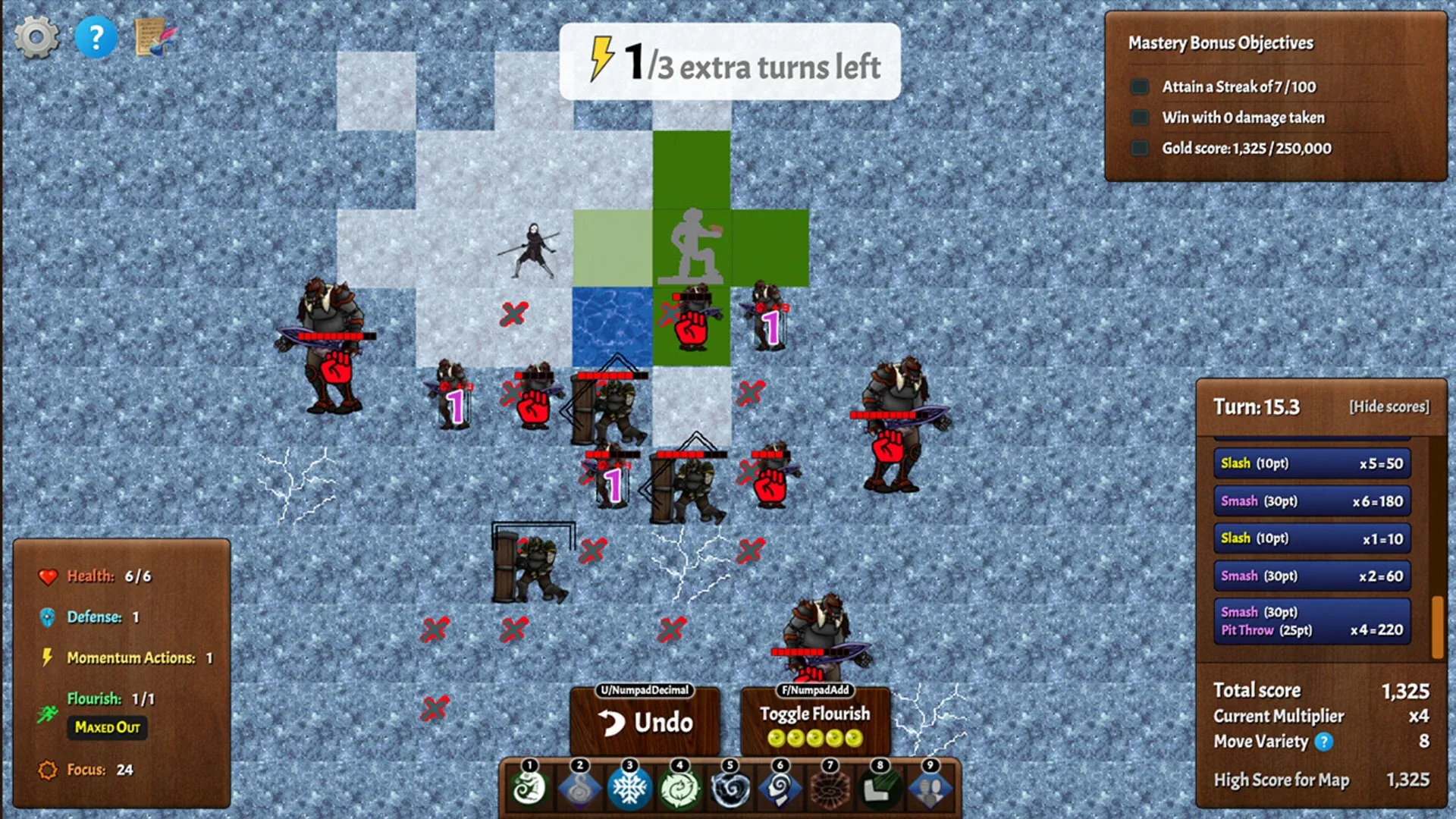Viewport: 1456px width, 819px height.
Task: Open the Move Variety info bubble
Action: [x=1323, y=742]
